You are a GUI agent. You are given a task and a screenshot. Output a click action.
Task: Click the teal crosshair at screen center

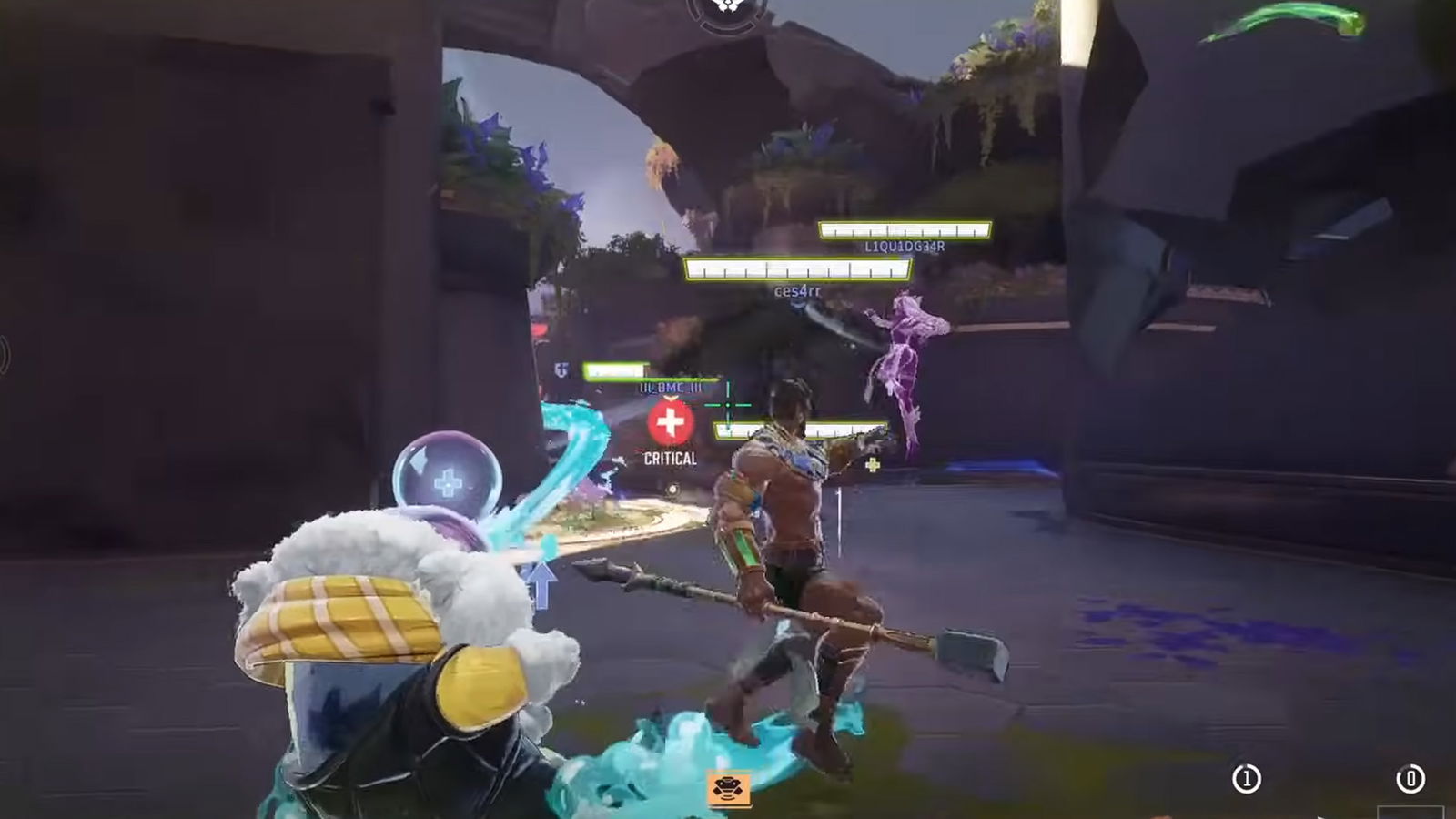[x=727, y=406]
